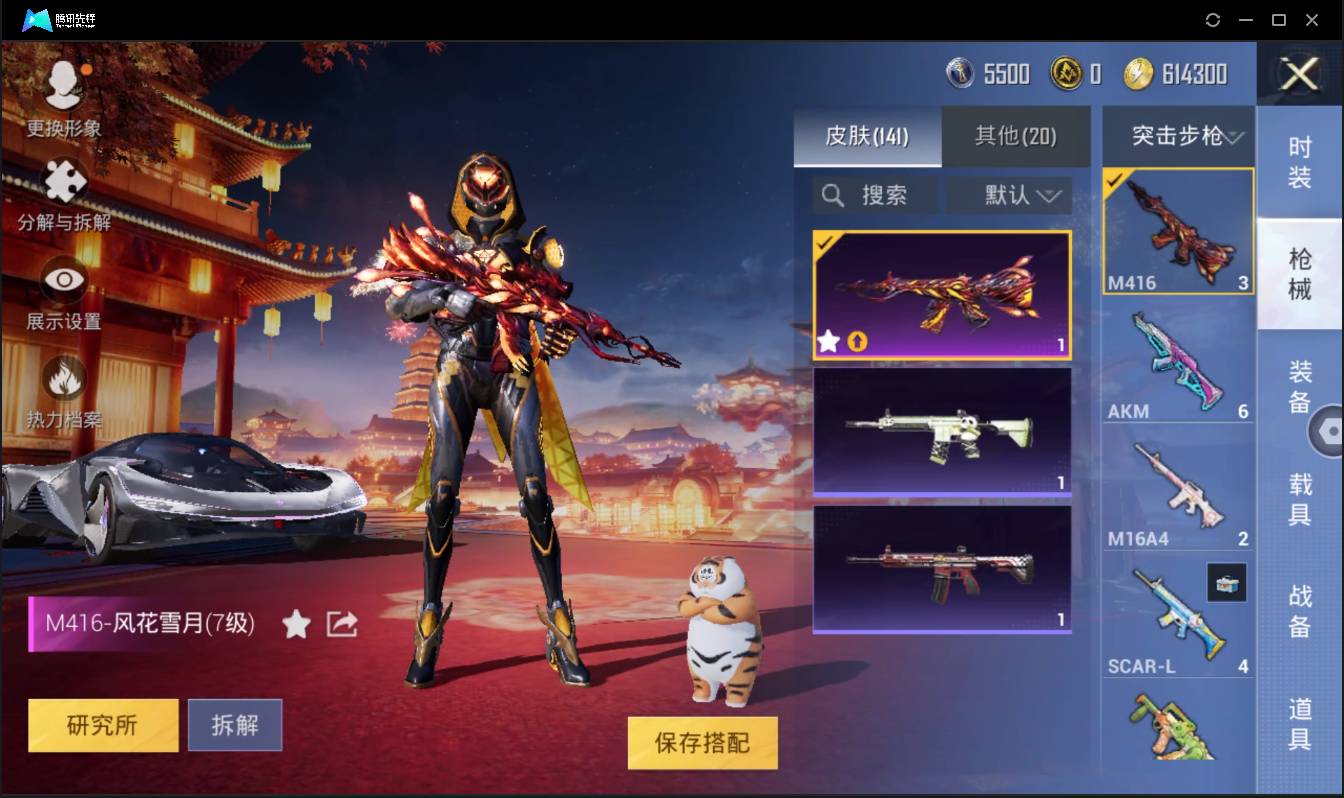Share the M416 skin via share icon
This screenshot has width=1344, height=798.
point(342,622)
